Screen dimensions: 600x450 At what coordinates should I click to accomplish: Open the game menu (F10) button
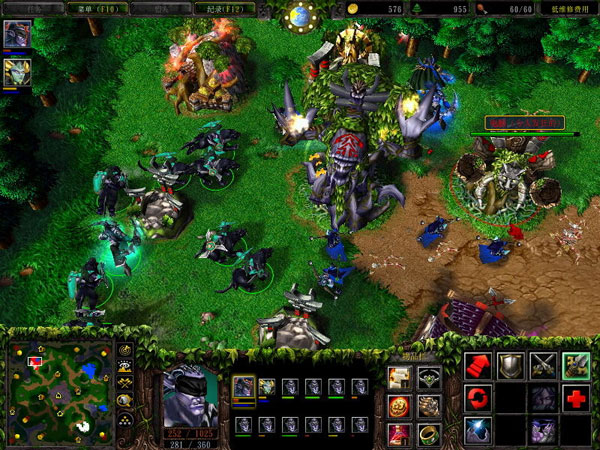[x=95, y=8]
